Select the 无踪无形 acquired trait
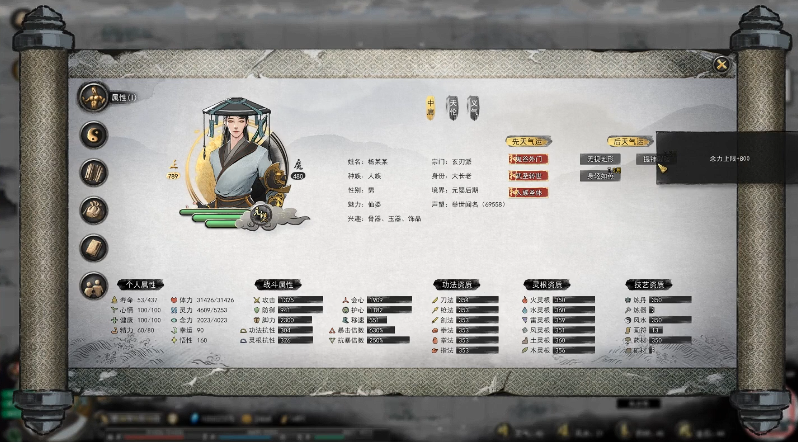The width and height of the screenshot is (798, 442). tap(601, 159)
